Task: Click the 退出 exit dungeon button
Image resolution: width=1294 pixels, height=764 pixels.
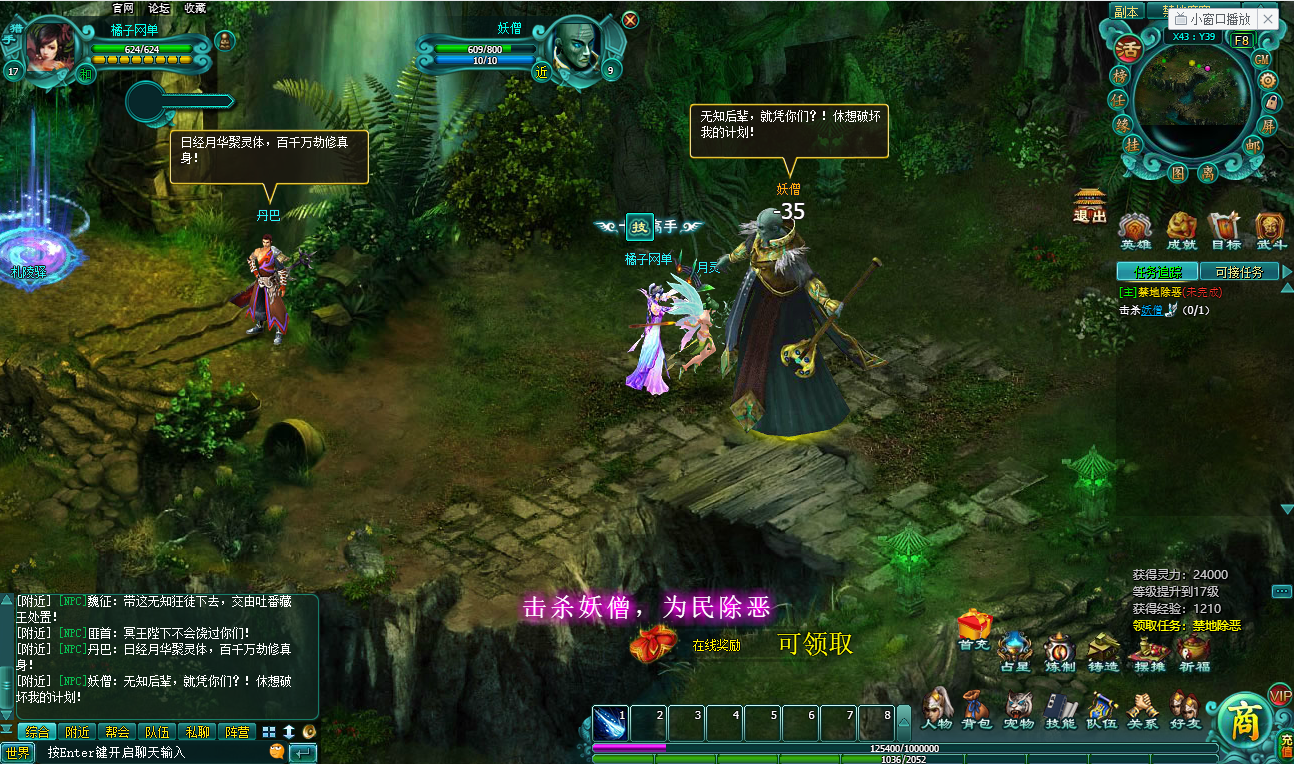Action: pos(1089,206)
